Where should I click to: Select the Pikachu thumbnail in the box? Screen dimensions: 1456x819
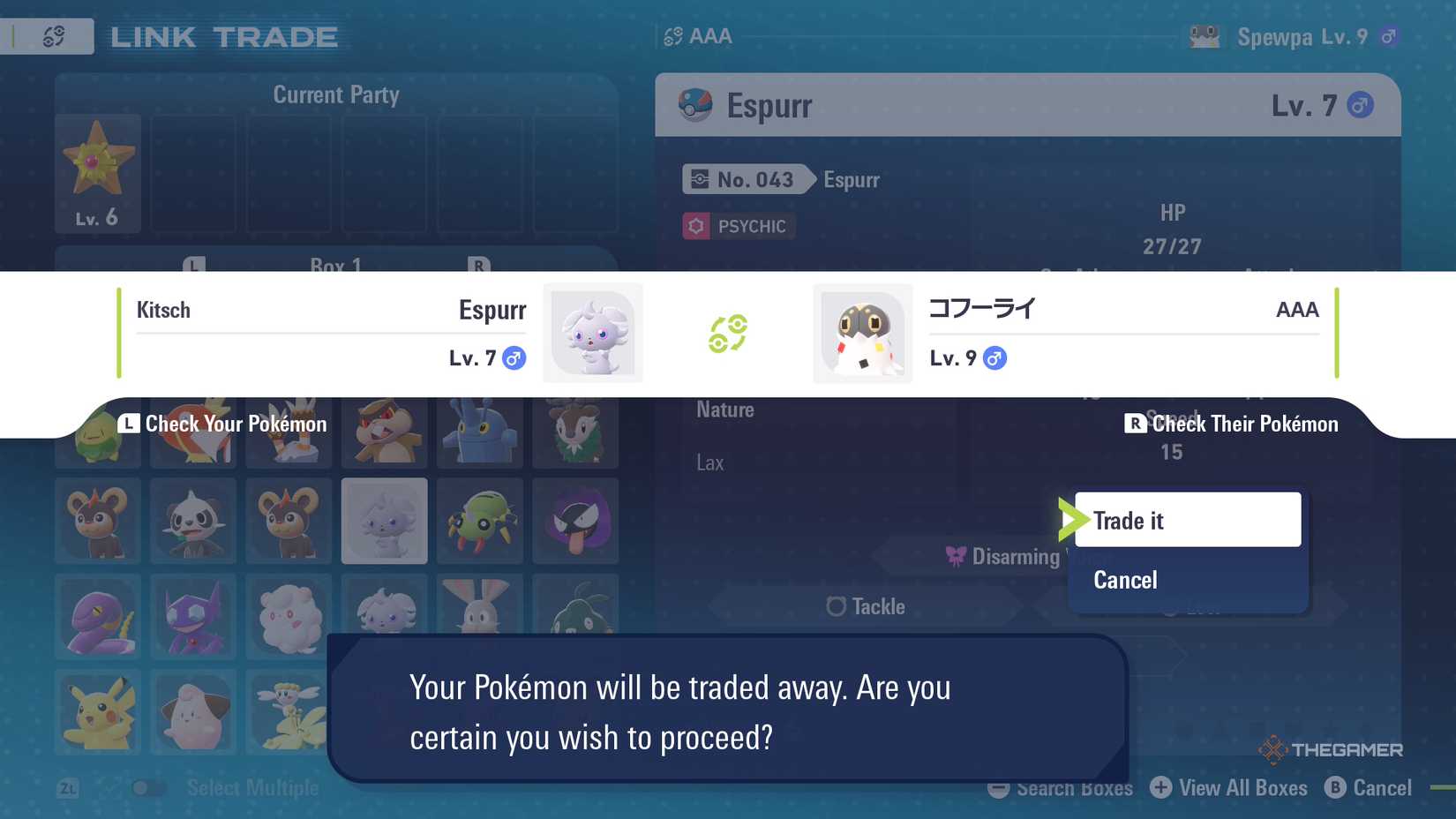click(x=97, y=713)
